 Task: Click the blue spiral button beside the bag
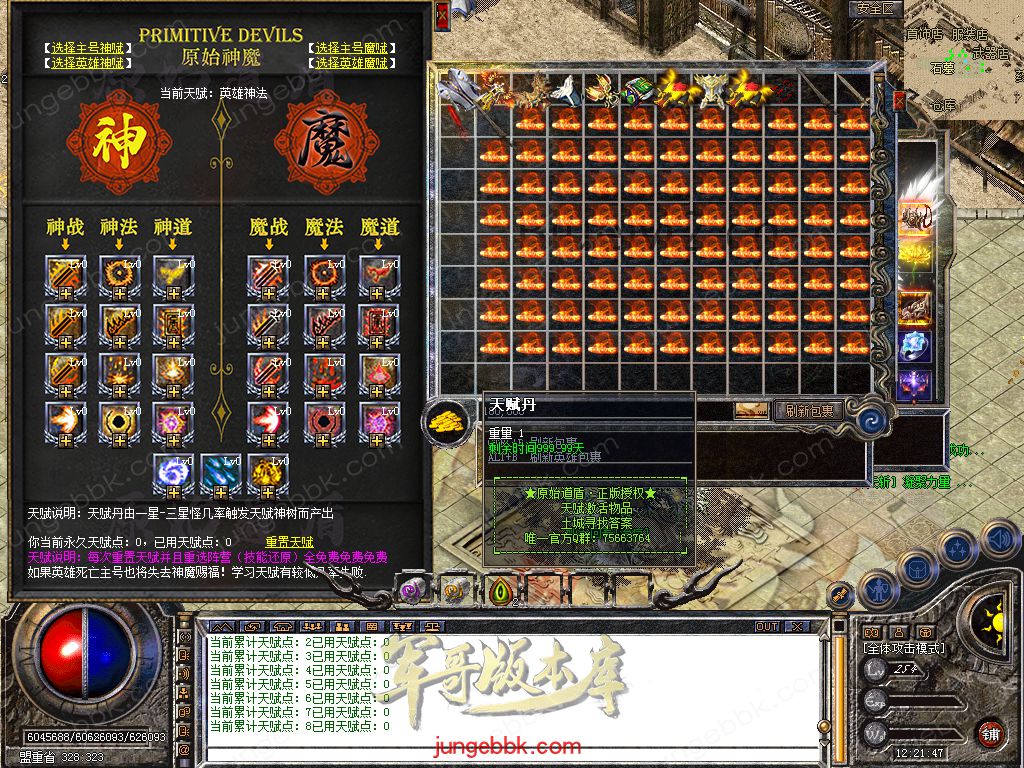[x=871, y=416]
